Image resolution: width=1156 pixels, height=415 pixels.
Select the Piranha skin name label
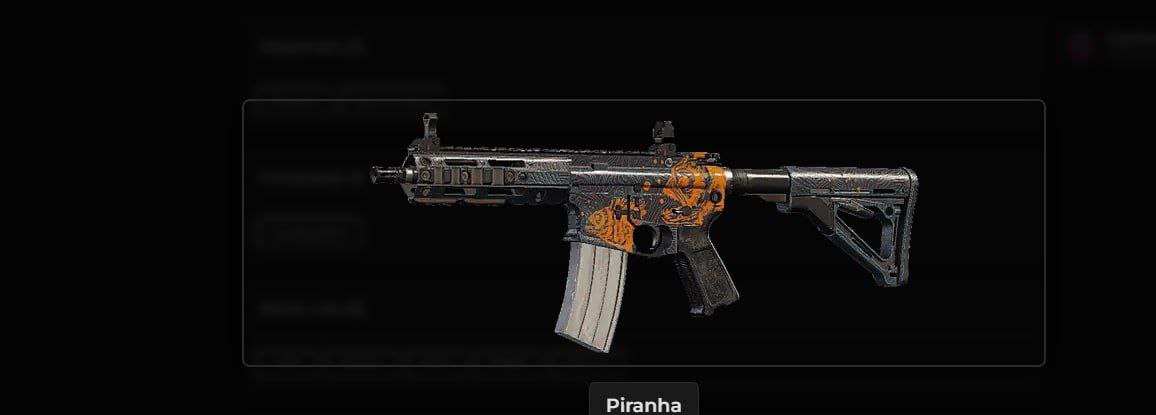click(643, 404)
